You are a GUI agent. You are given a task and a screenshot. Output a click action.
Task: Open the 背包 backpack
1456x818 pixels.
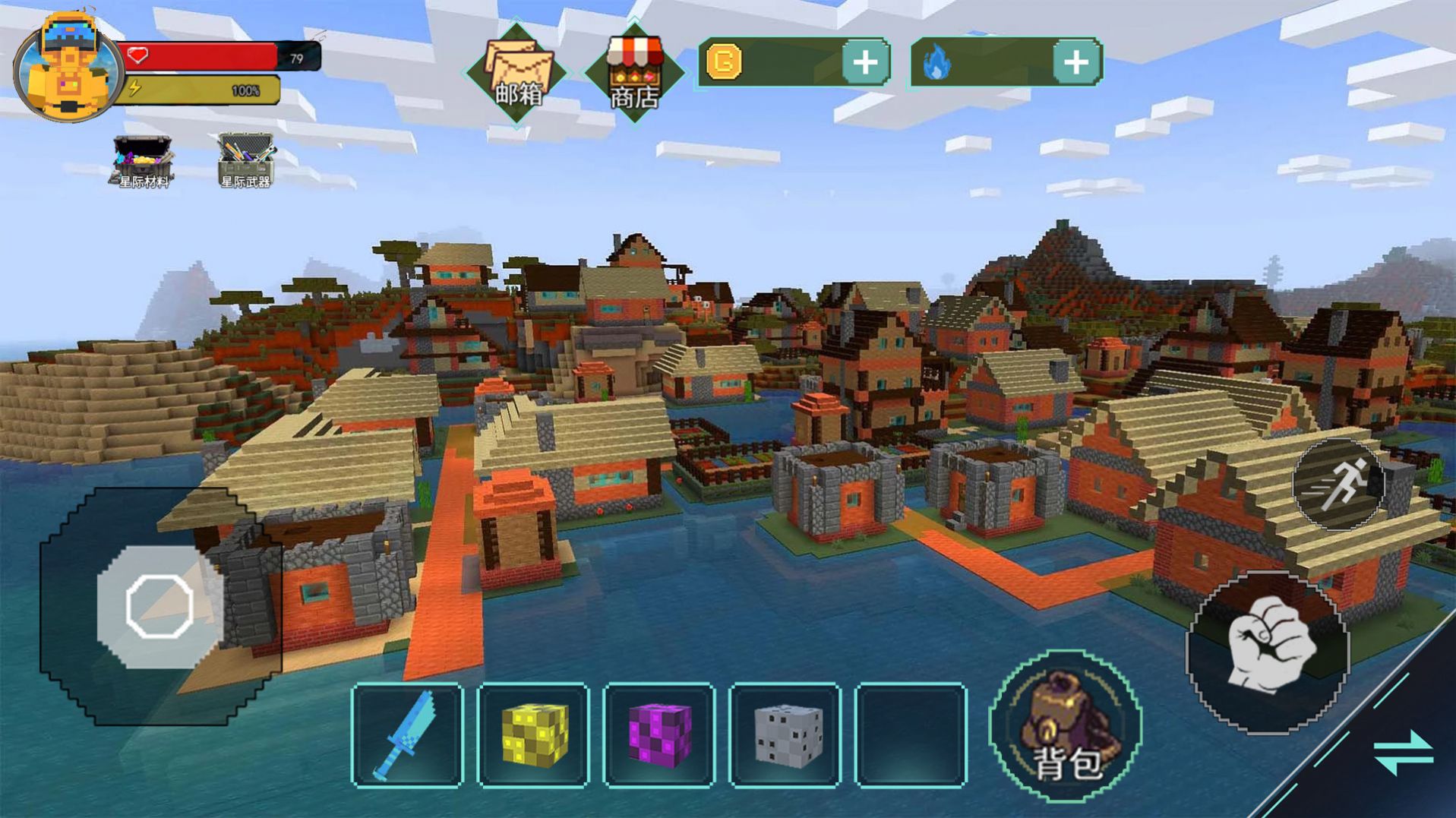[1066, 727]
